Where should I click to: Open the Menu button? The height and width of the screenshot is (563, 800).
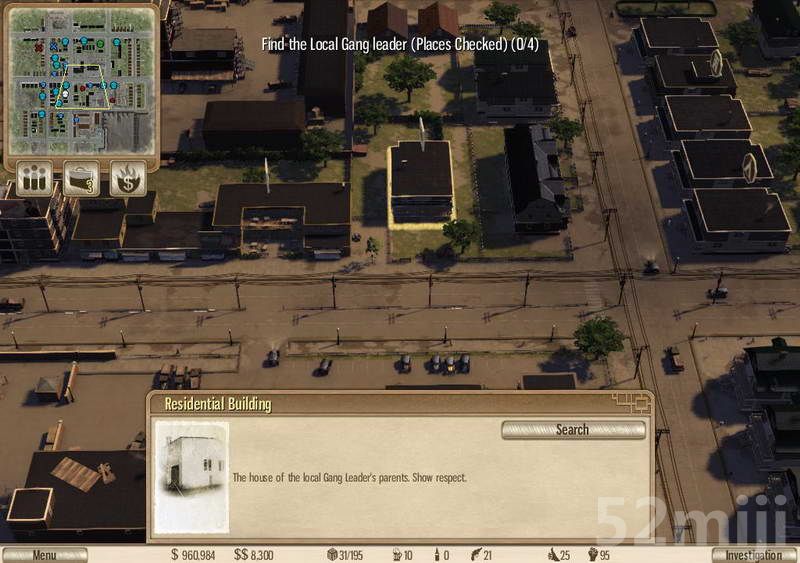(x=45, y=555)
